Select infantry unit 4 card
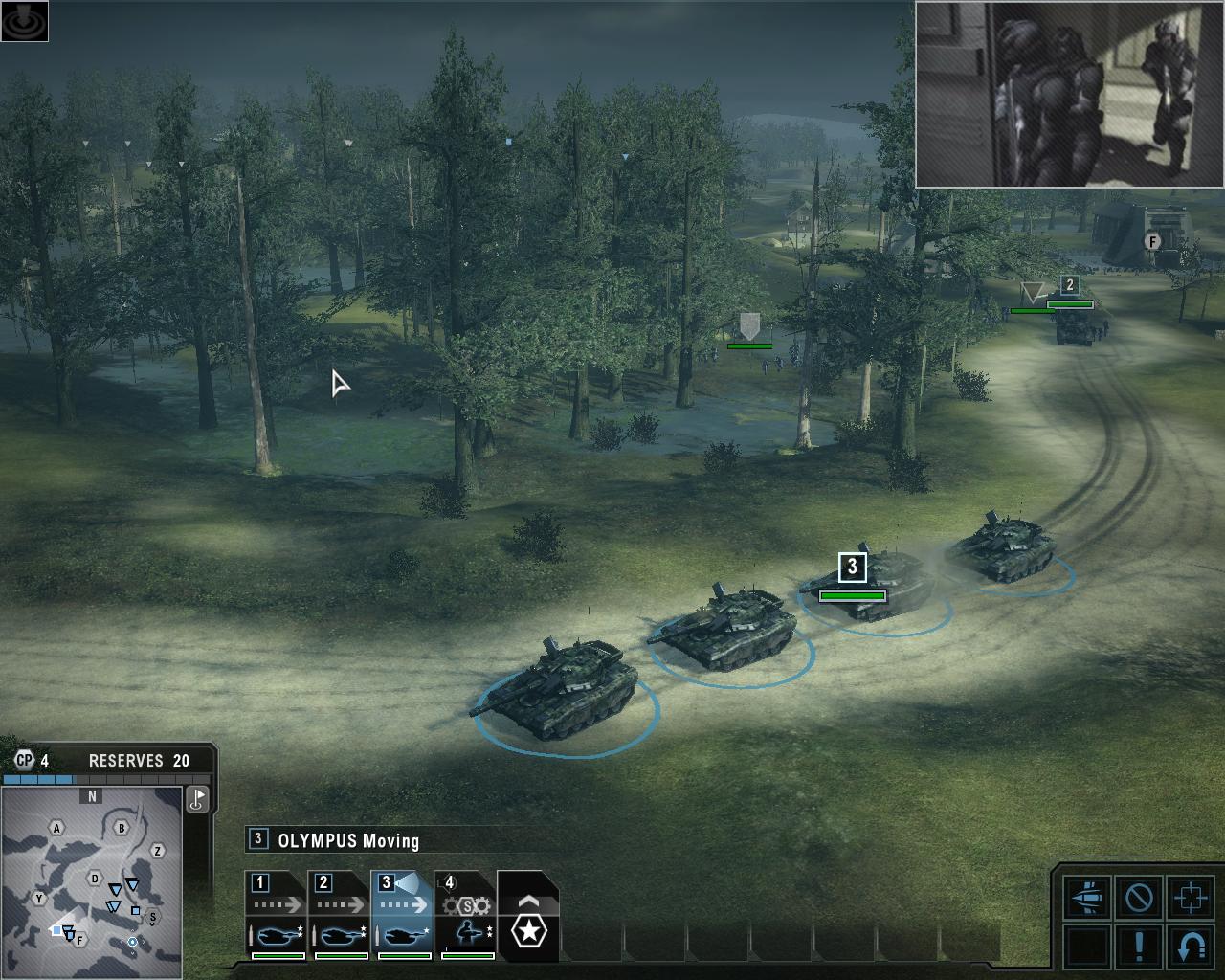The image size is (1225, 980). click(466, 916)
